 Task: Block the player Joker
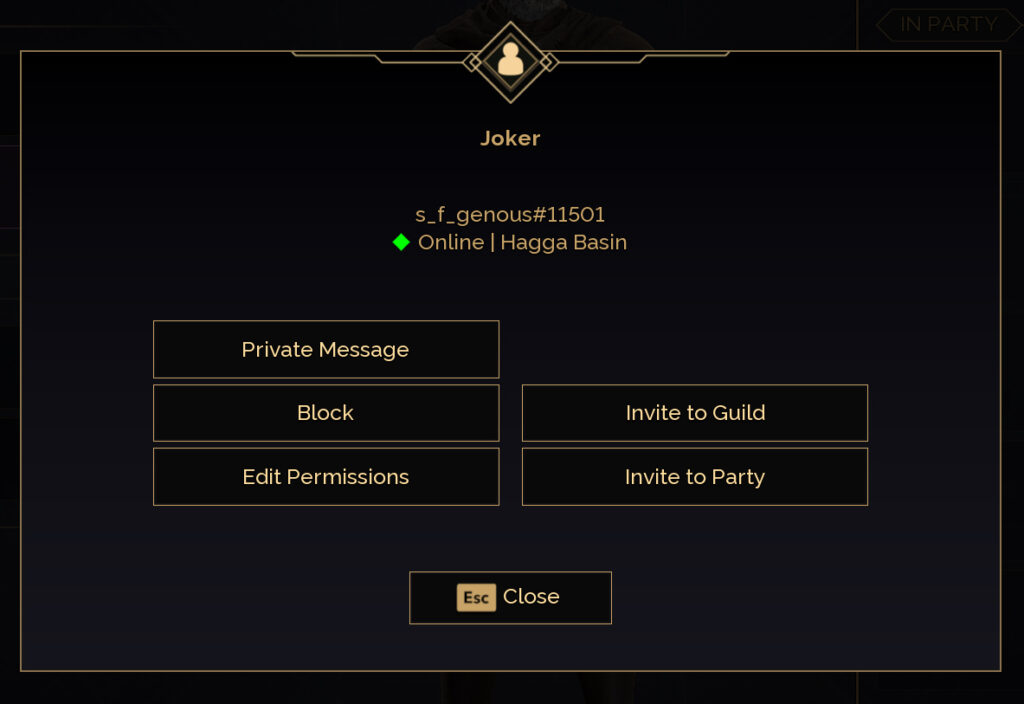325,413
